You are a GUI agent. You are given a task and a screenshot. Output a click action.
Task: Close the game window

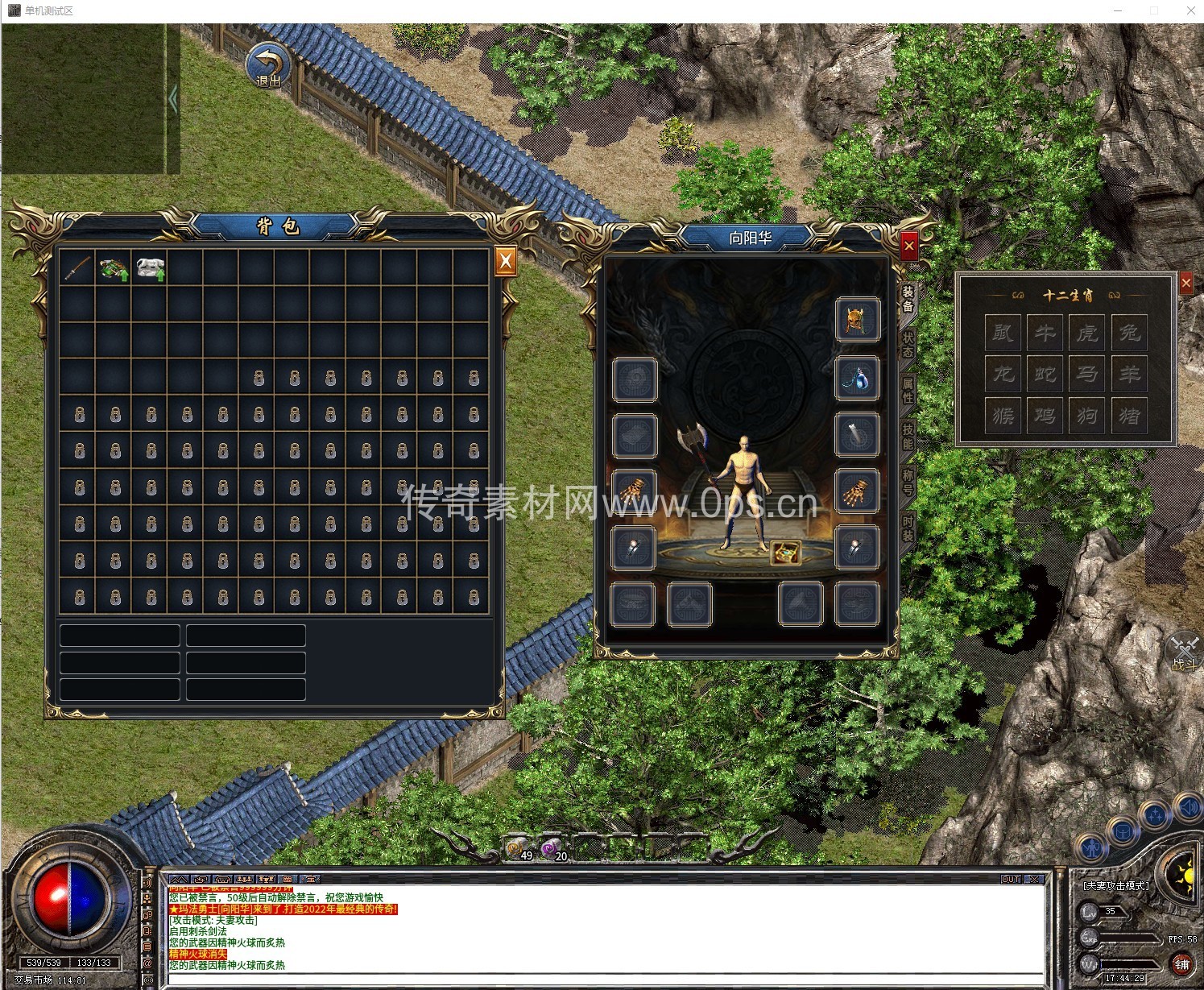click(x=1191, y=10)
